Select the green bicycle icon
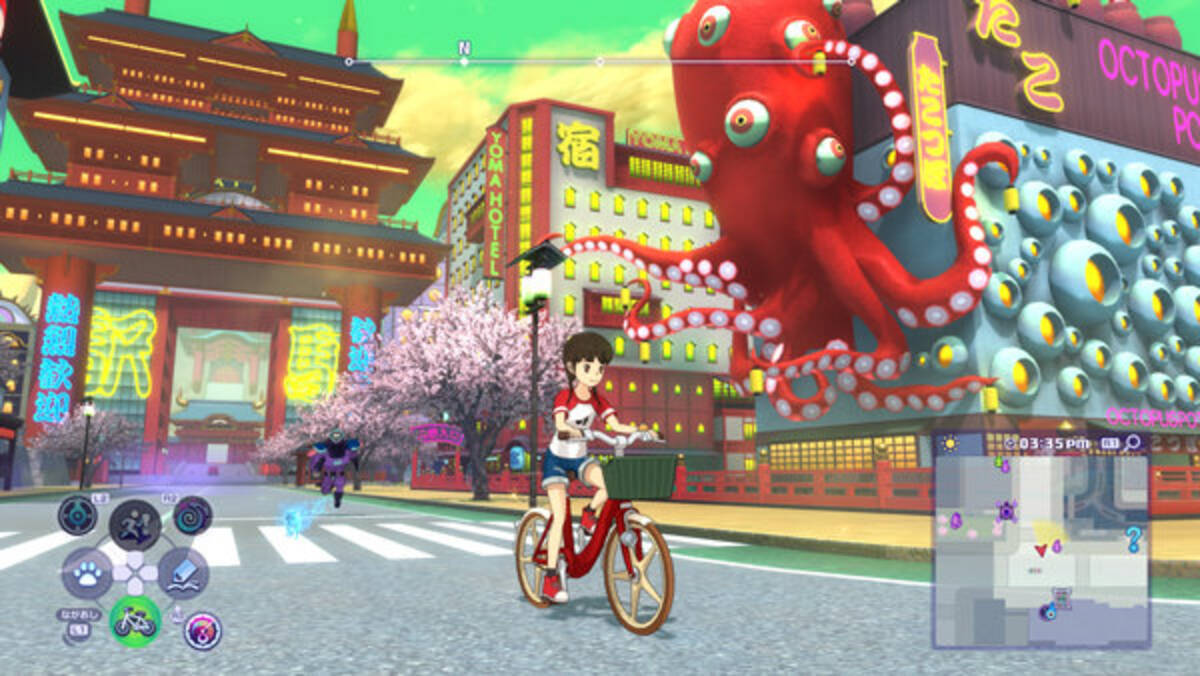 coord(135,621)
